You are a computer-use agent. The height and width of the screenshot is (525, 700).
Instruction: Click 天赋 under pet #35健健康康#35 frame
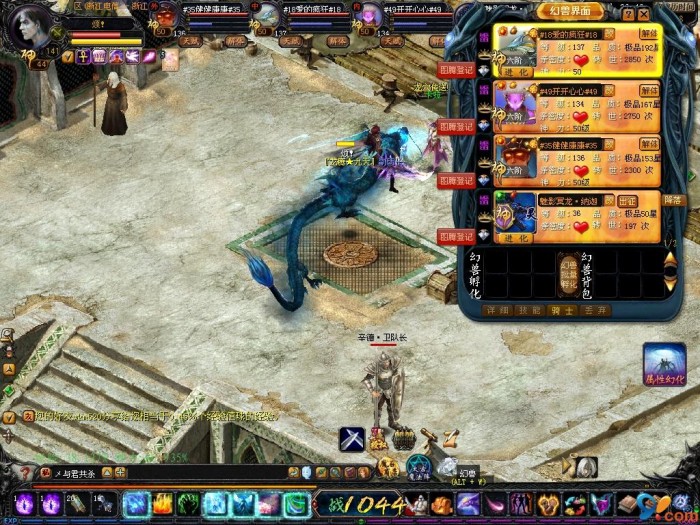pos(190,41)
